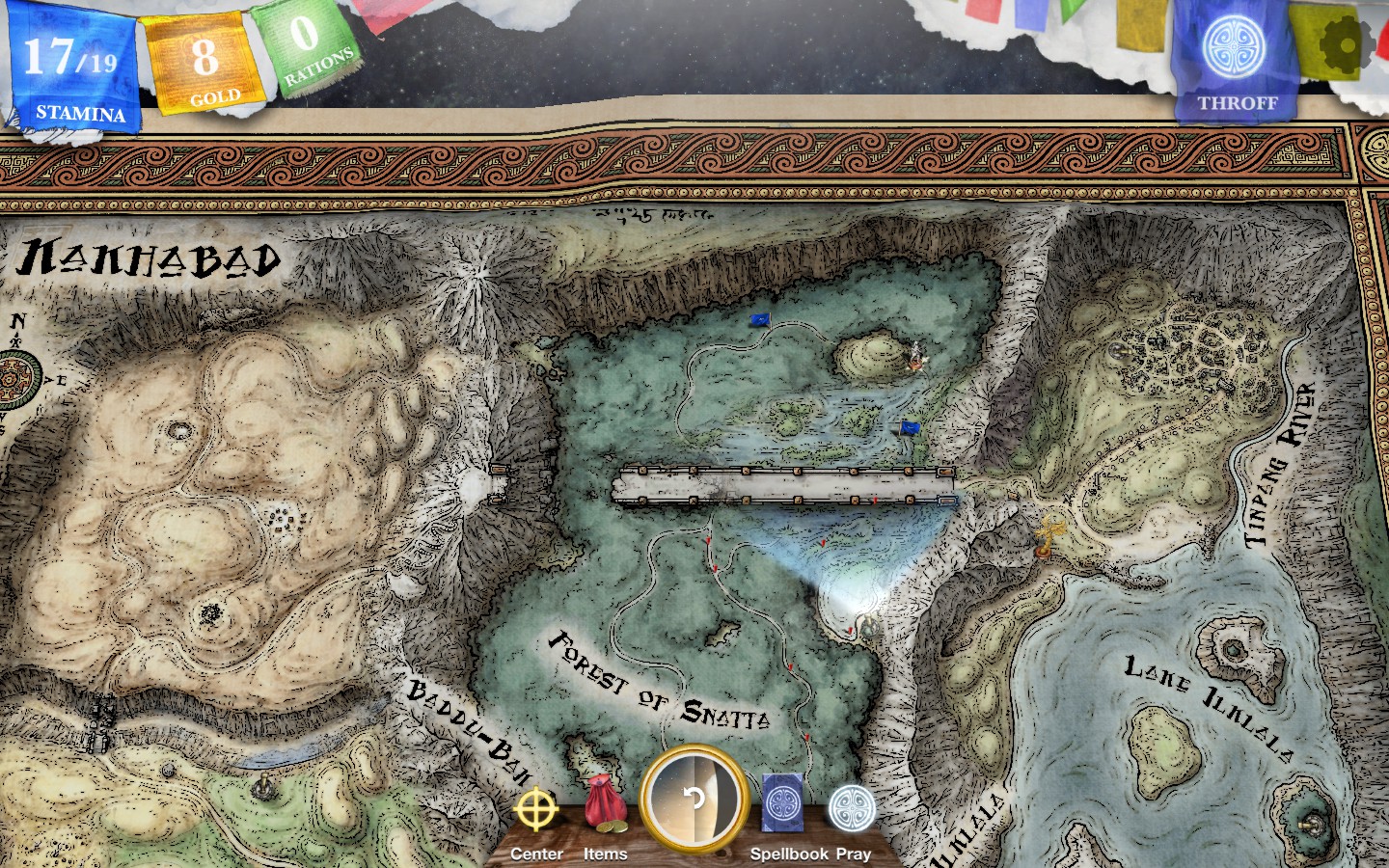The height and width of the screenshot is (868, 1389).
Task: Click the Forest of Snatta label
Action: point(661,685)
